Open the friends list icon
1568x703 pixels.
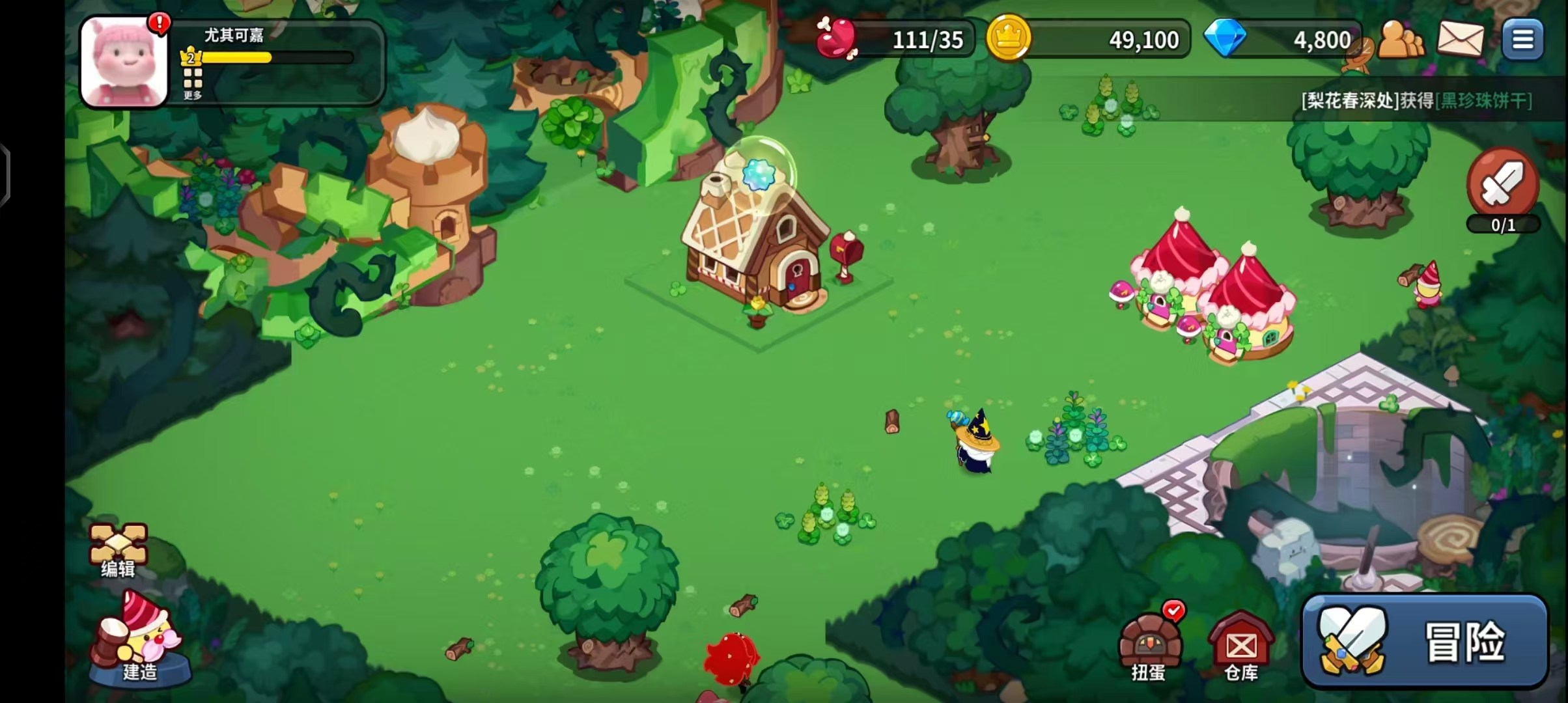point(1401,40)
